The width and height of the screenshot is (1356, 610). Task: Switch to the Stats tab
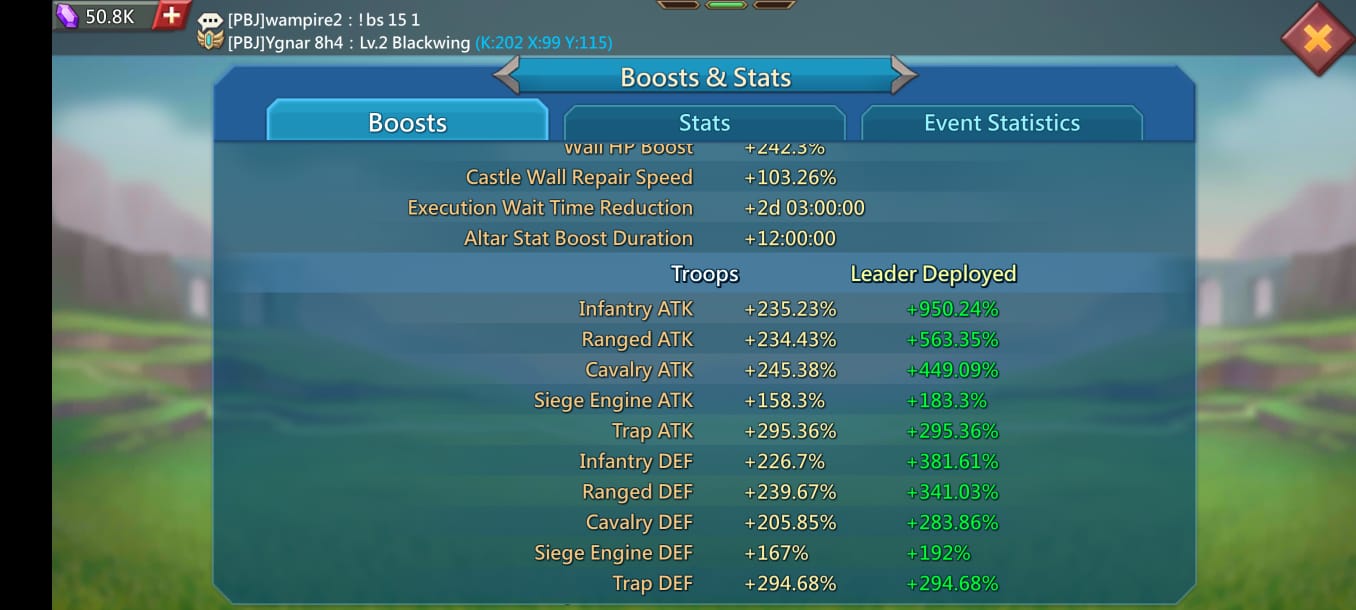tap(704, 123)
